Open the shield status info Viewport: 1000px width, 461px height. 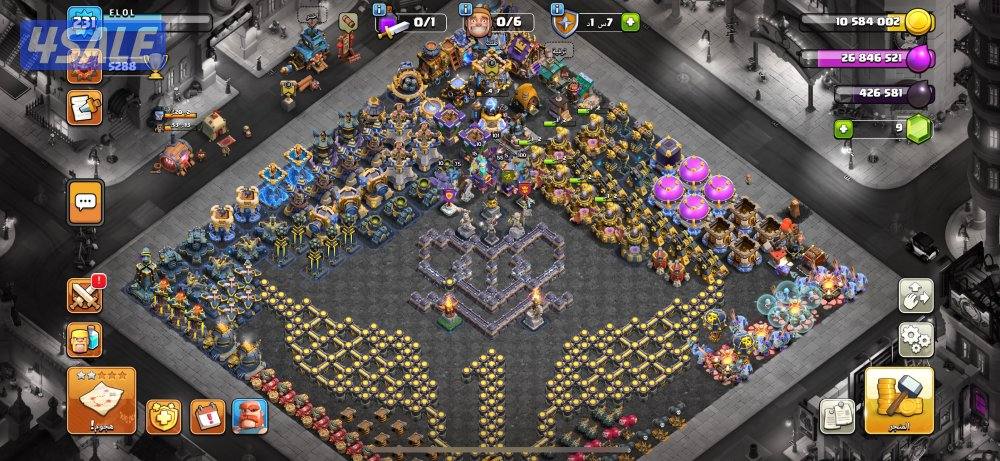(x=566, y=24)
